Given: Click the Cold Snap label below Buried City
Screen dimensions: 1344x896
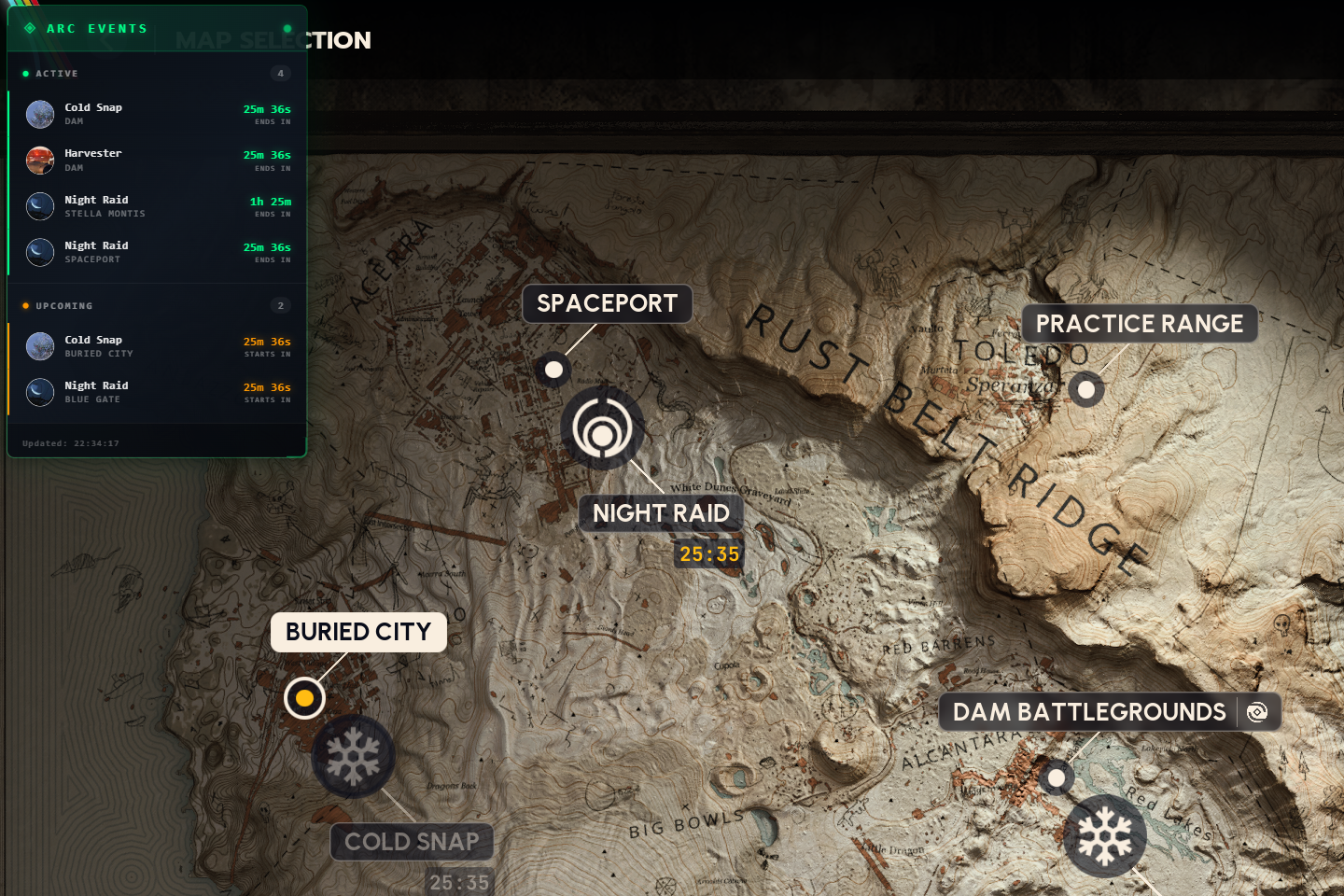Looking at the screenshot, I should click(x=412, y=842).
